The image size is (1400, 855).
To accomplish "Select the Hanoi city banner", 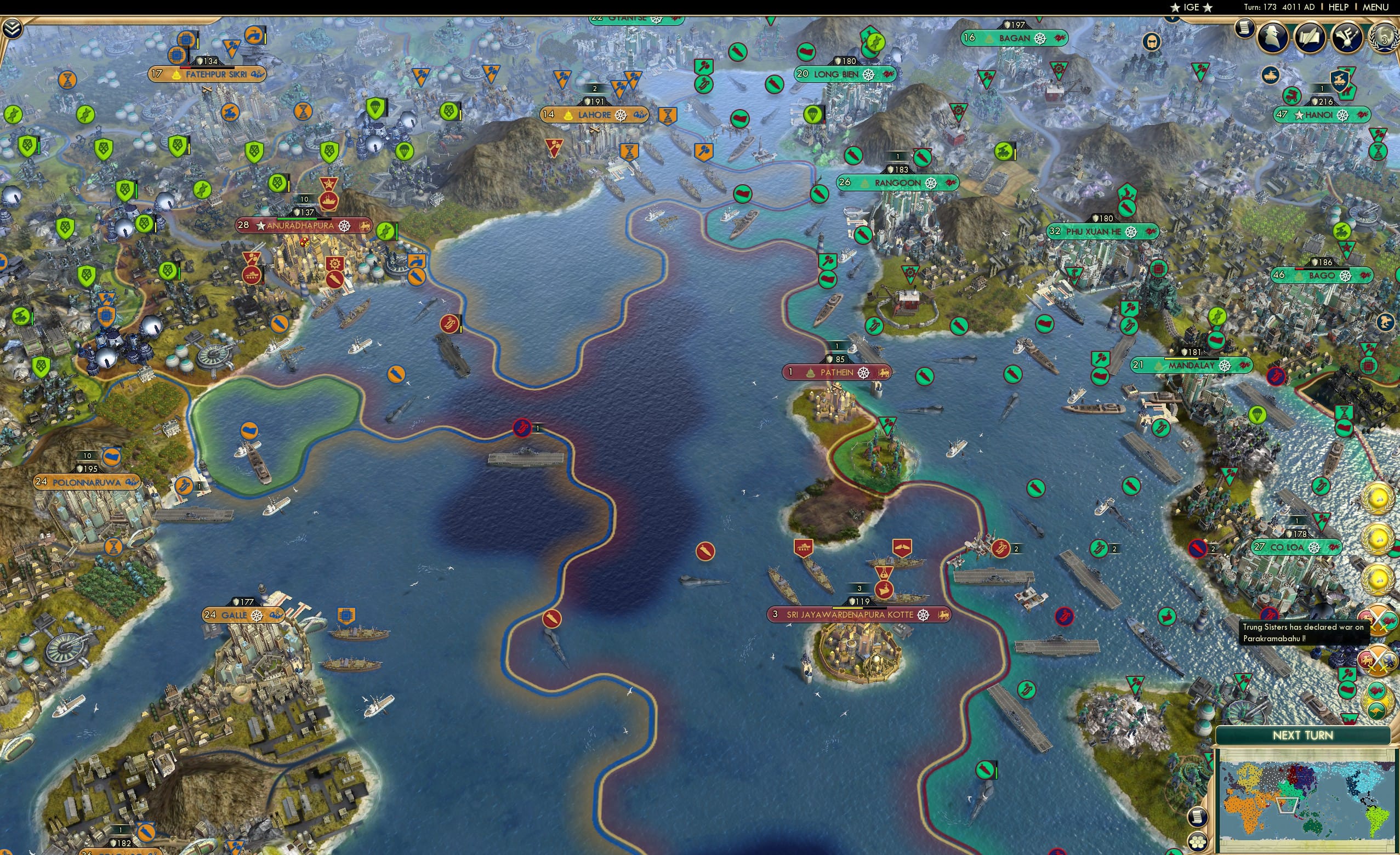I will [1322, 115].
